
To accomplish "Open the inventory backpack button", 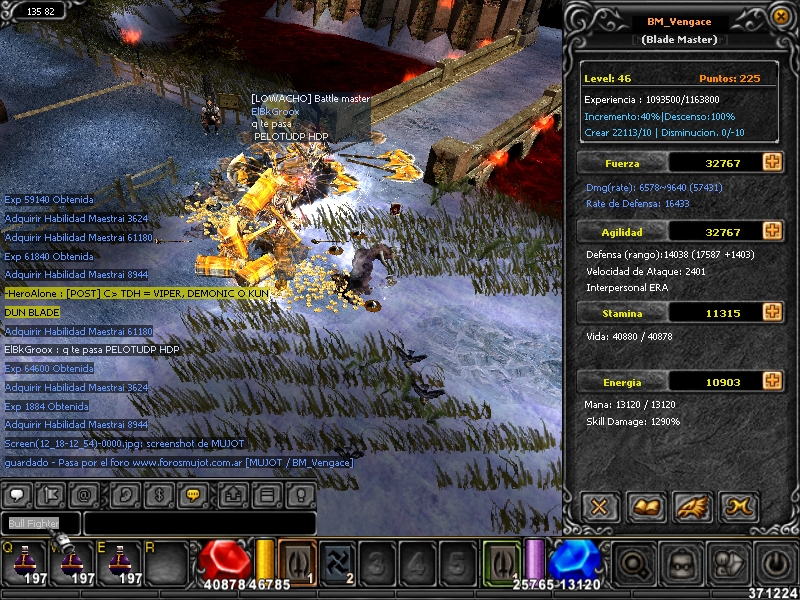I will coord(681,565).
